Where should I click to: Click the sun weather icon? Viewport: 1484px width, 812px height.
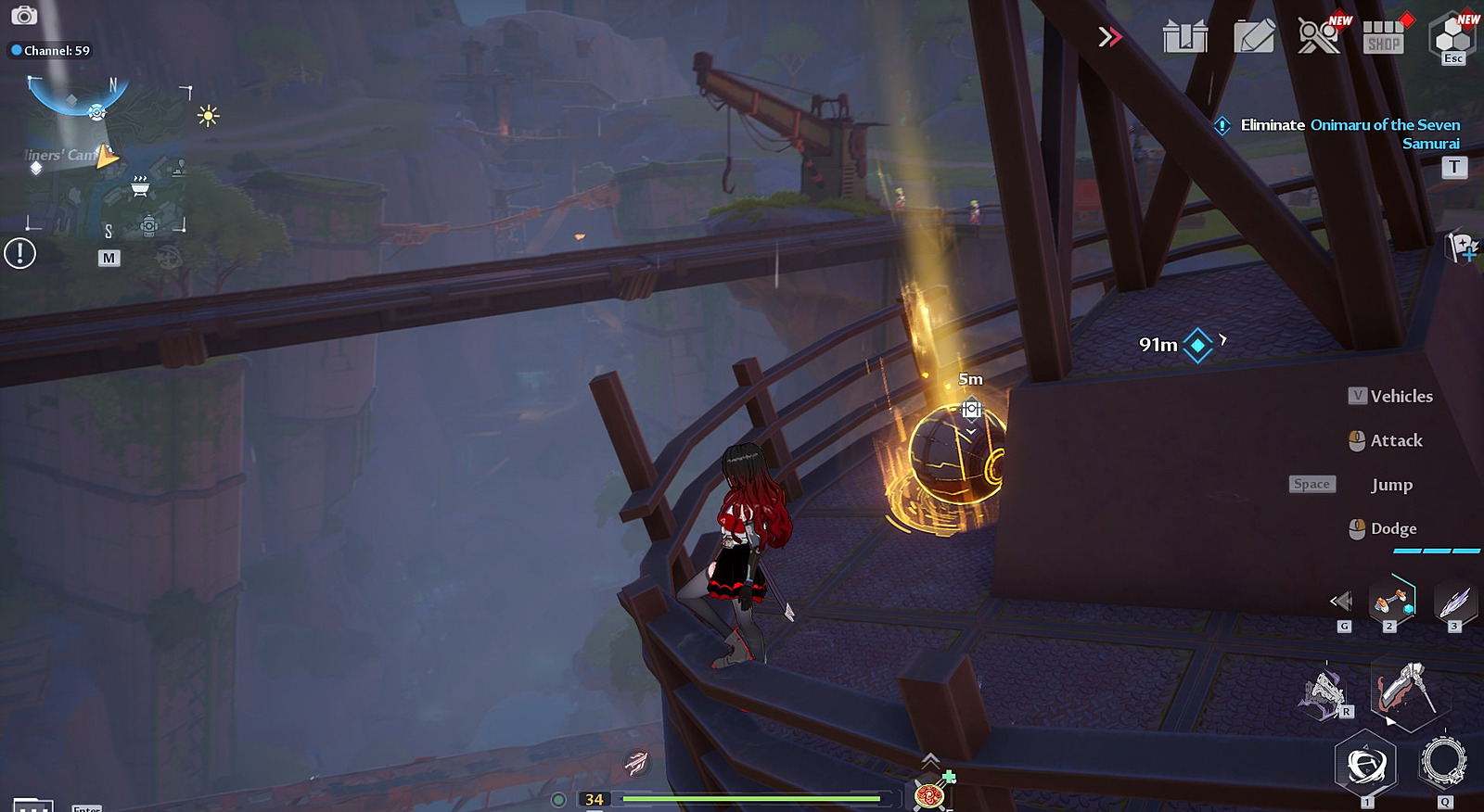(x=208, y=116)
